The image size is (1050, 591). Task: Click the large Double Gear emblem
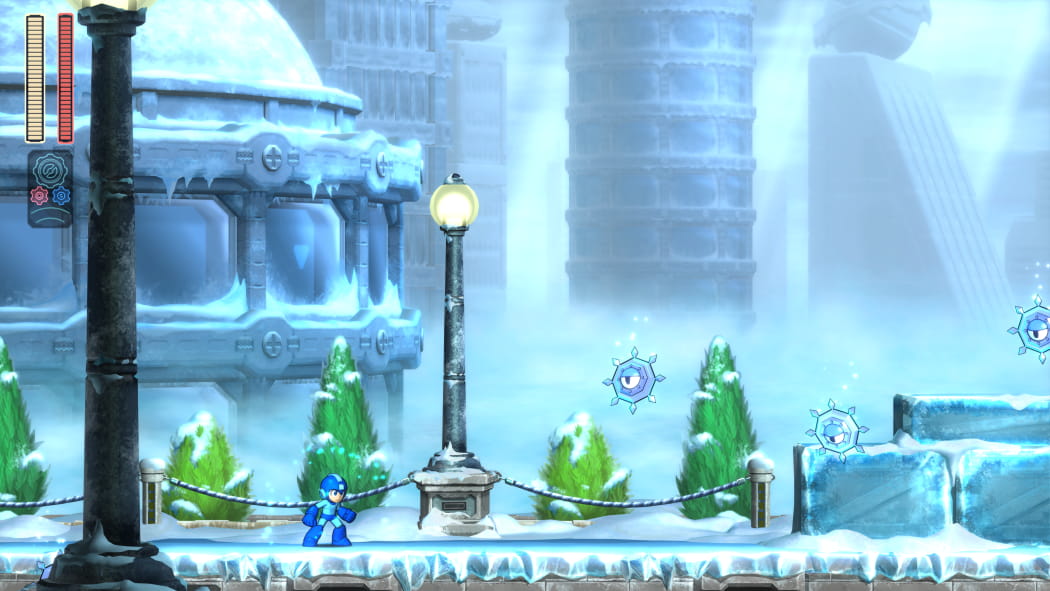50,169
